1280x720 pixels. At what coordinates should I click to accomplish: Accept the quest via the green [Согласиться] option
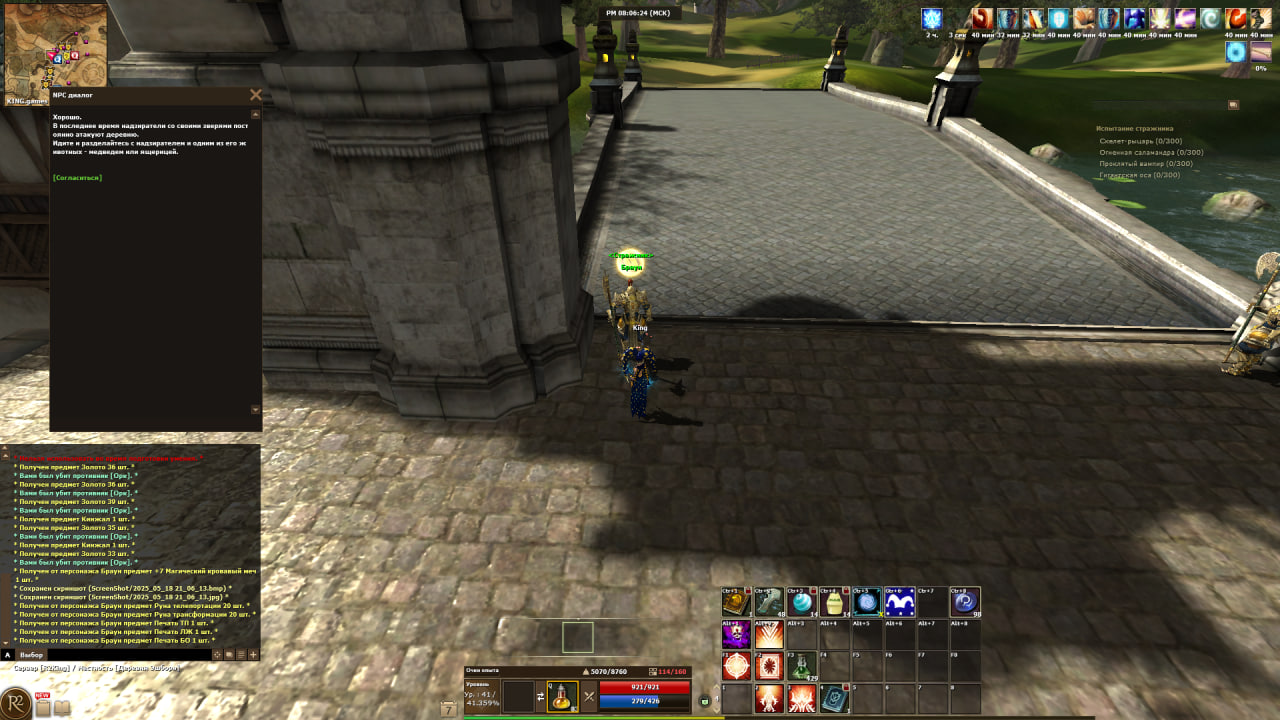[77, 177]
